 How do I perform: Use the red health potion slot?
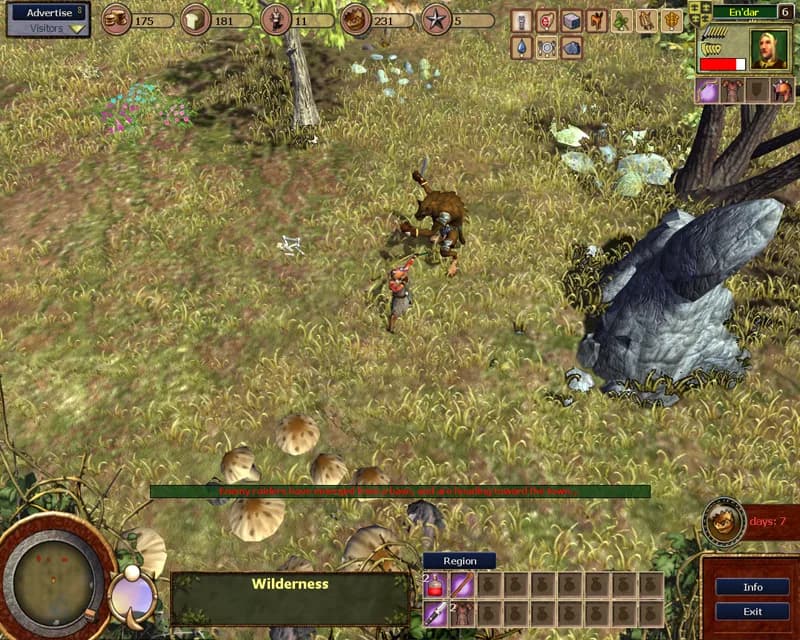pyautogui.click(x=437, y=585)
